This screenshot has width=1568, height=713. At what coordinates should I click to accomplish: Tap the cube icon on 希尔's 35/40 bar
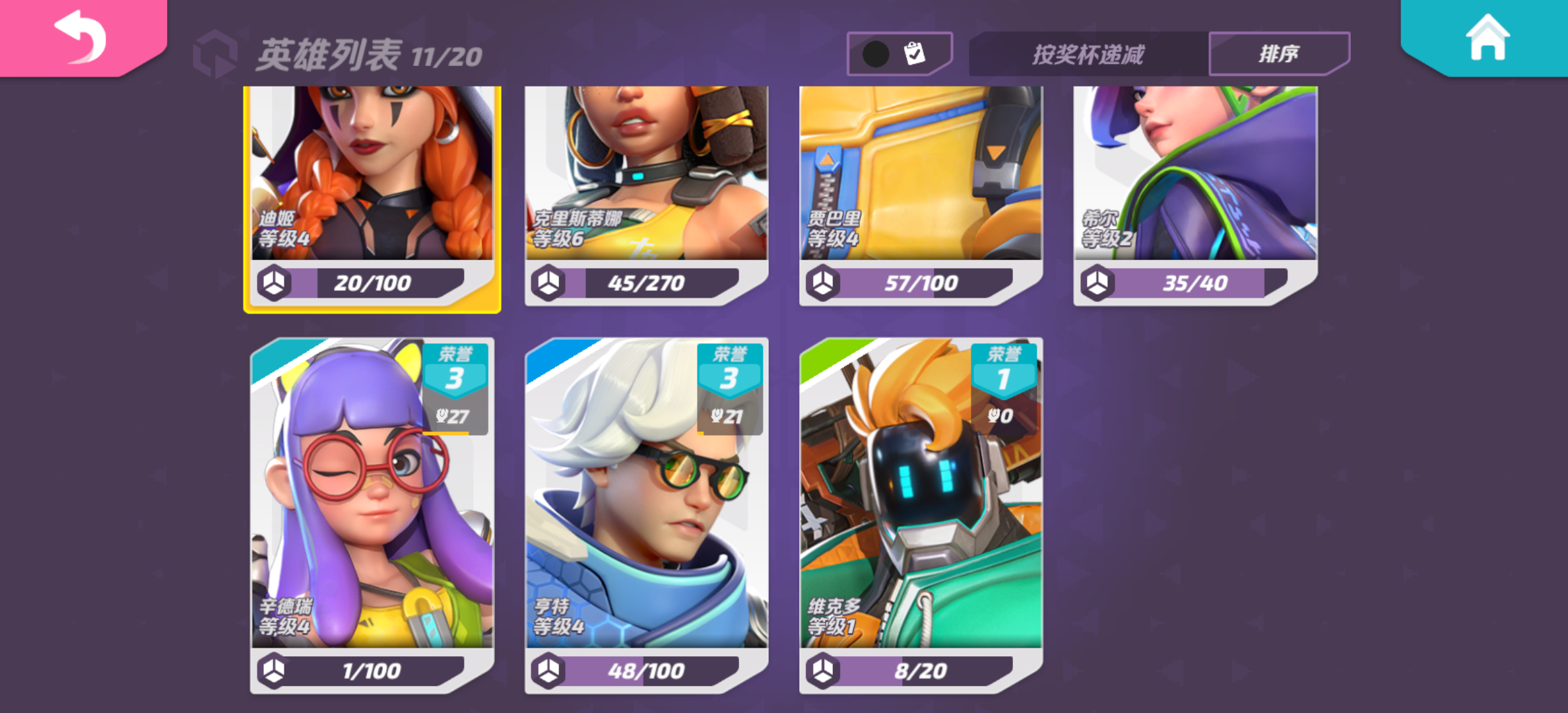[1096, 283]
